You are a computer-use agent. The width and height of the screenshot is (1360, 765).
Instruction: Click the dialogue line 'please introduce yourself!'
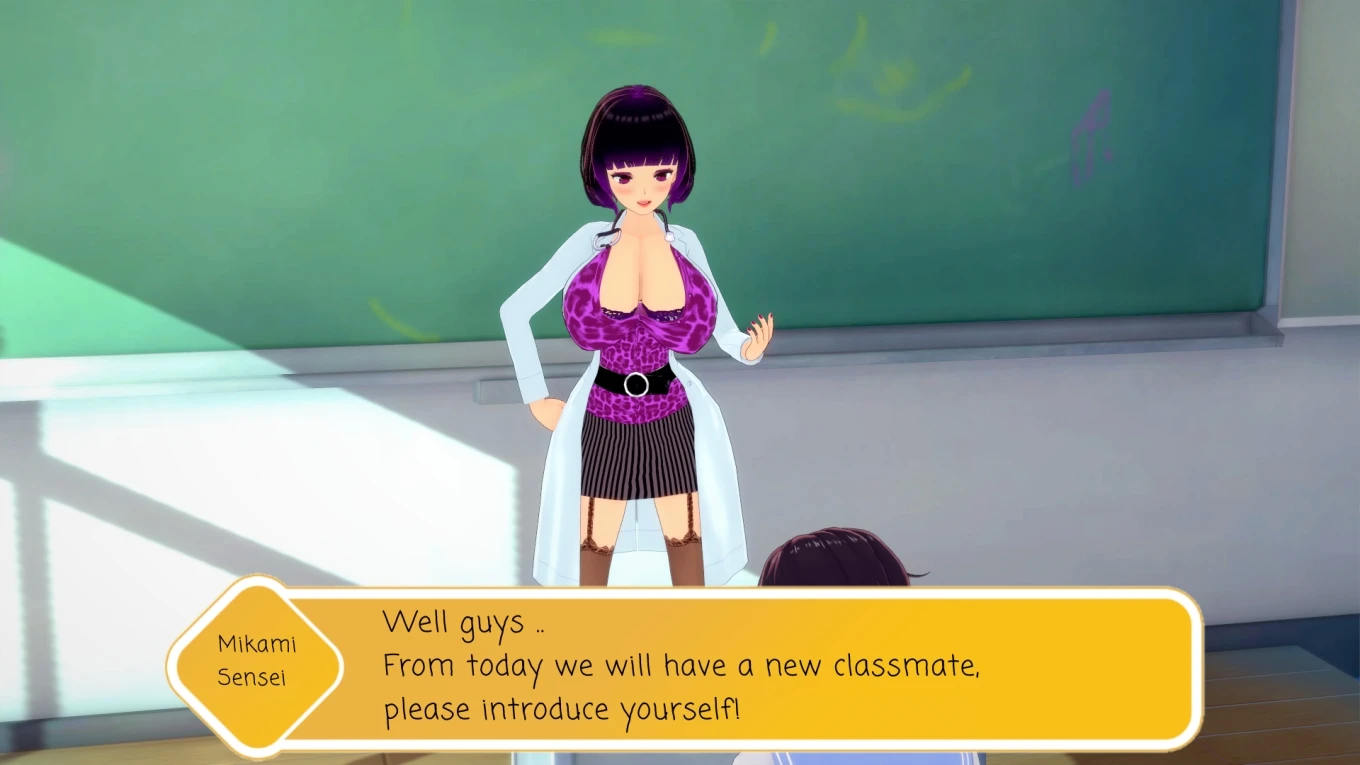tap(560, 708)
